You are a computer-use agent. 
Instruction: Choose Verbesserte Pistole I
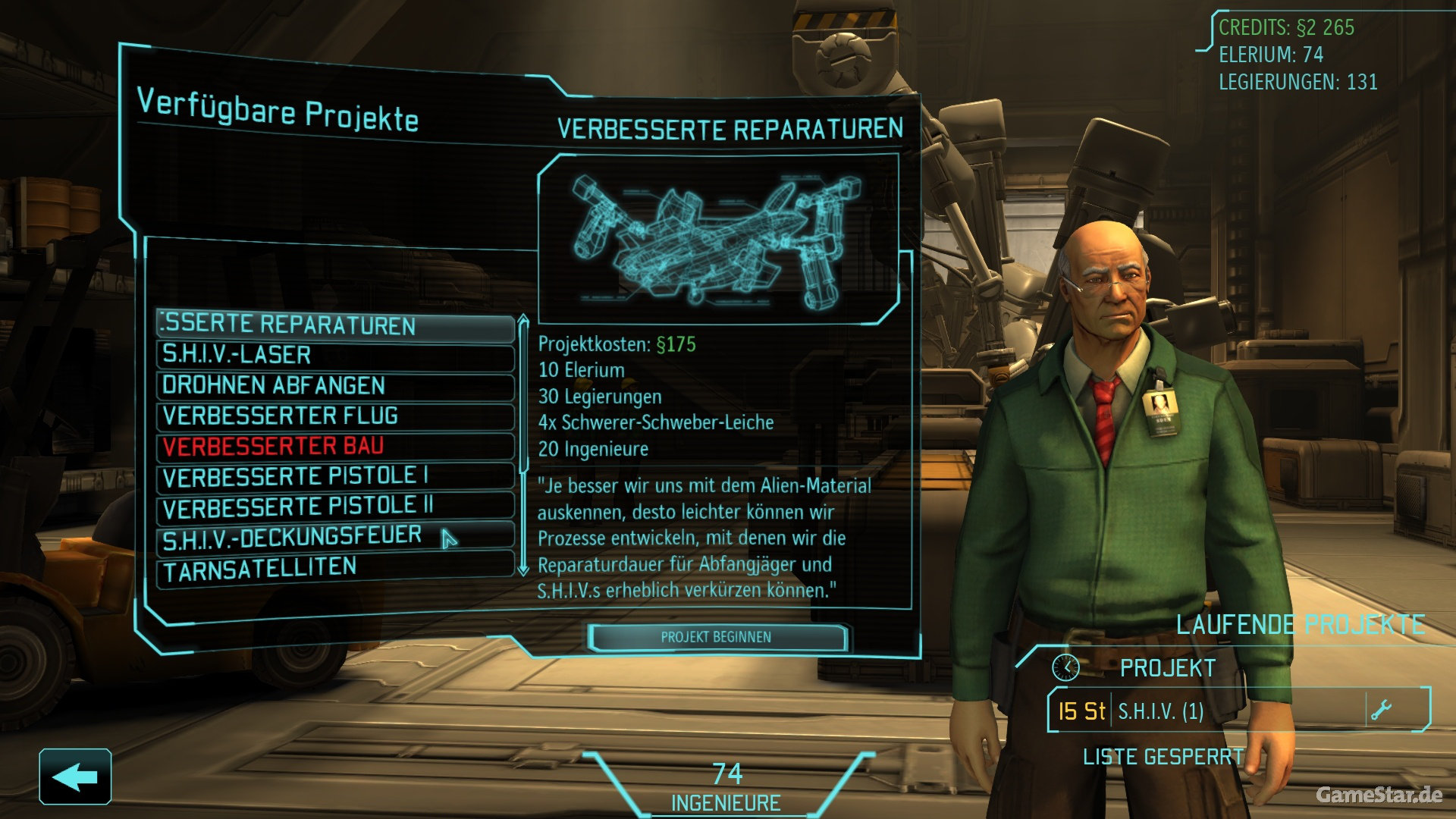point(334,477)
